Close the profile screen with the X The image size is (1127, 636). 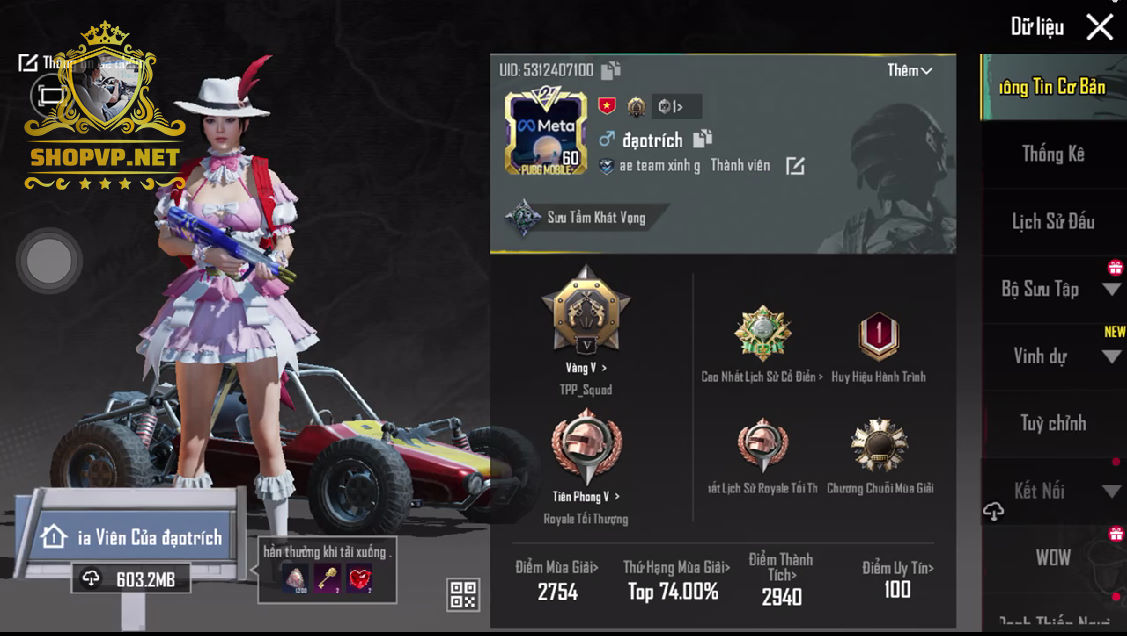click(1099, 27)
